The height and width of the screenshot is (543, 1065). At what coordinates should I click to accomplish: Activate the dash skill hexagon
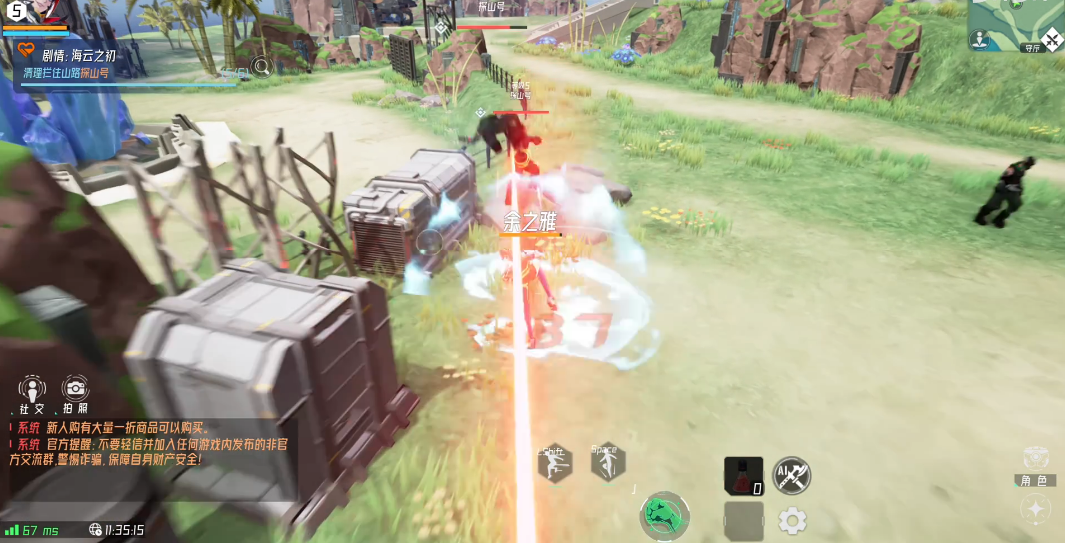pos(553,463)
